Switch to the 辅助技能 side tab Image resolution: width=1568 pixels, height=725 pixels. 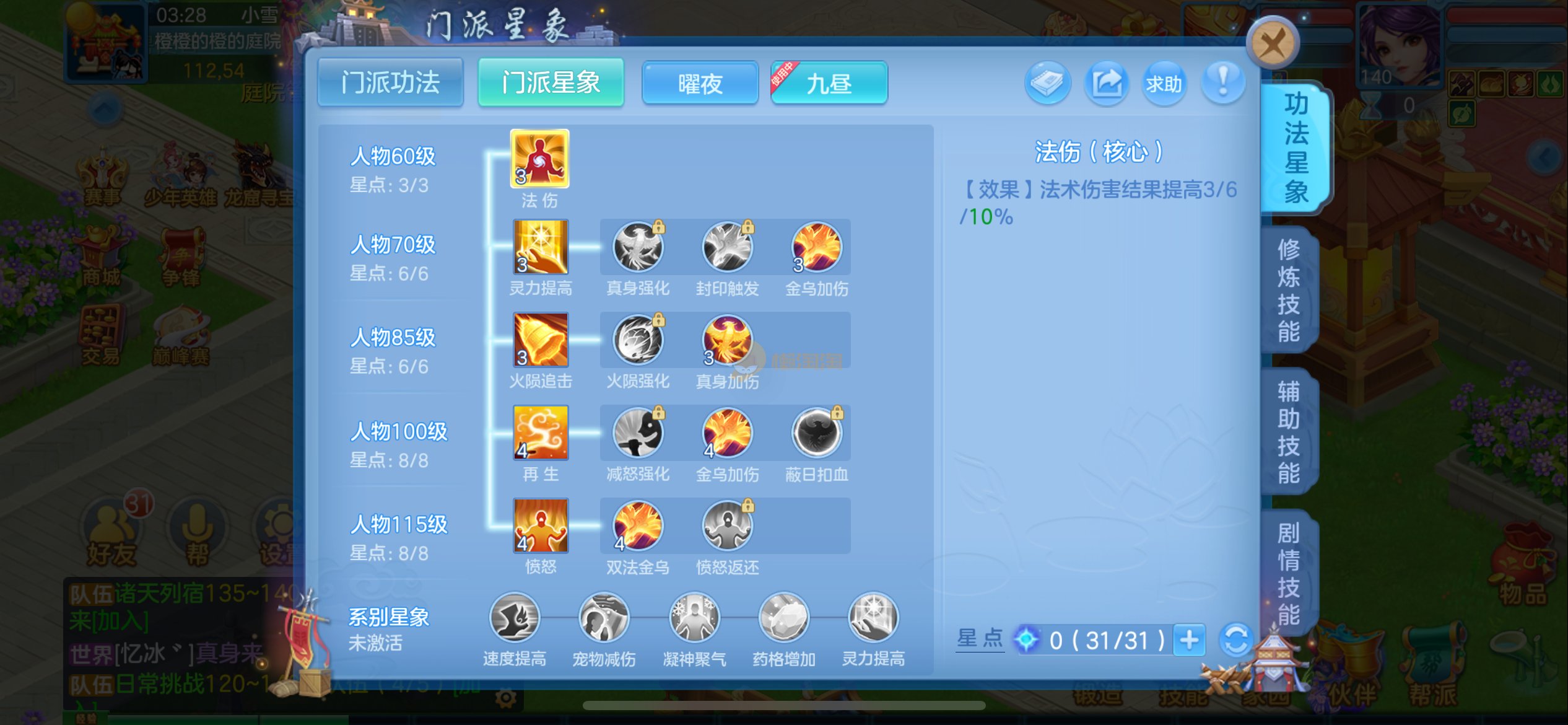pyautogui.click(x=1289, y=432)
